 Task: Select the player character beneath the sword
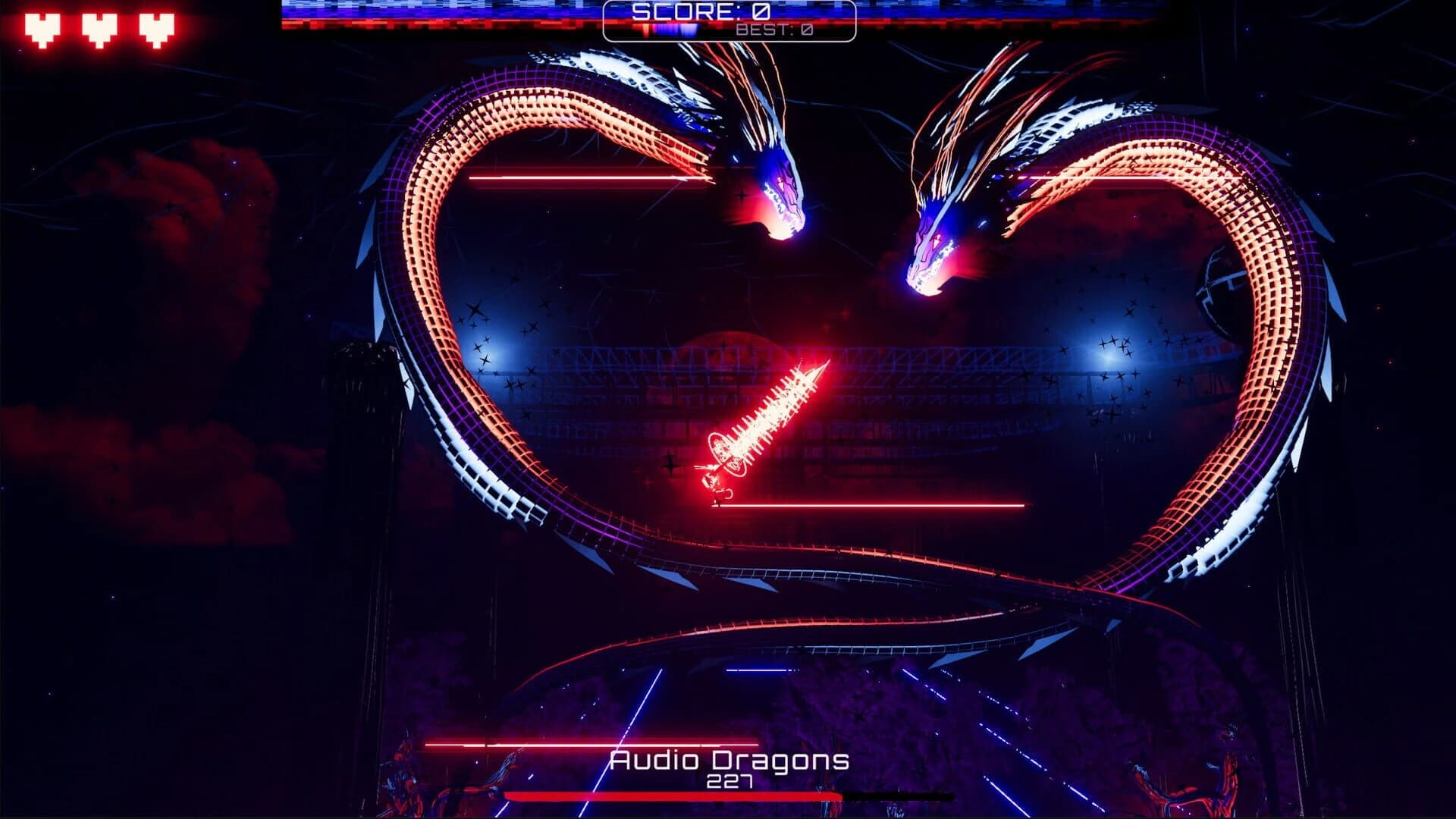[713, 485]
